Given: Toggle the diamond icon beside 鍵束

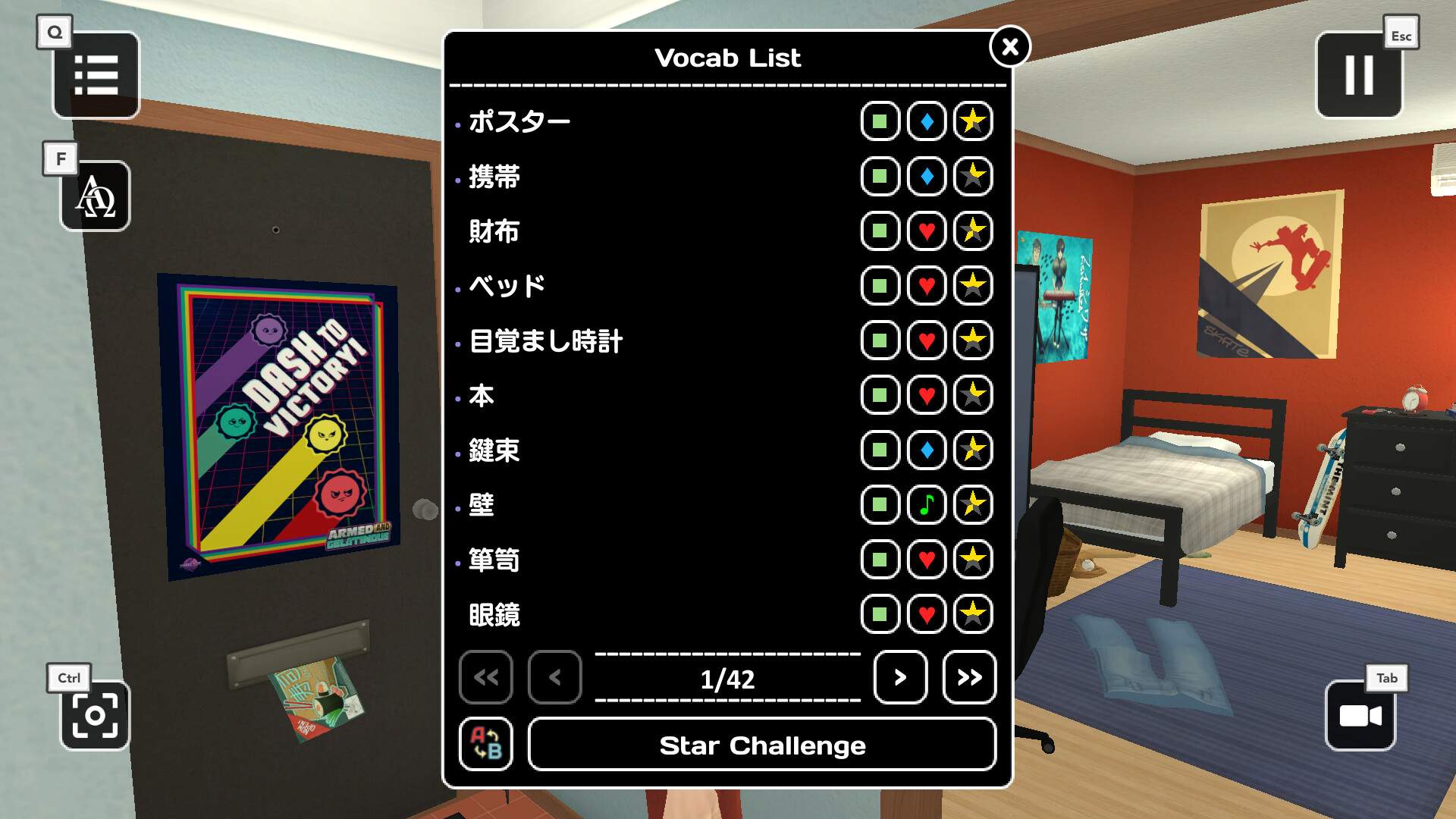Looking at the screenshot, I should (x=926, y=450).
